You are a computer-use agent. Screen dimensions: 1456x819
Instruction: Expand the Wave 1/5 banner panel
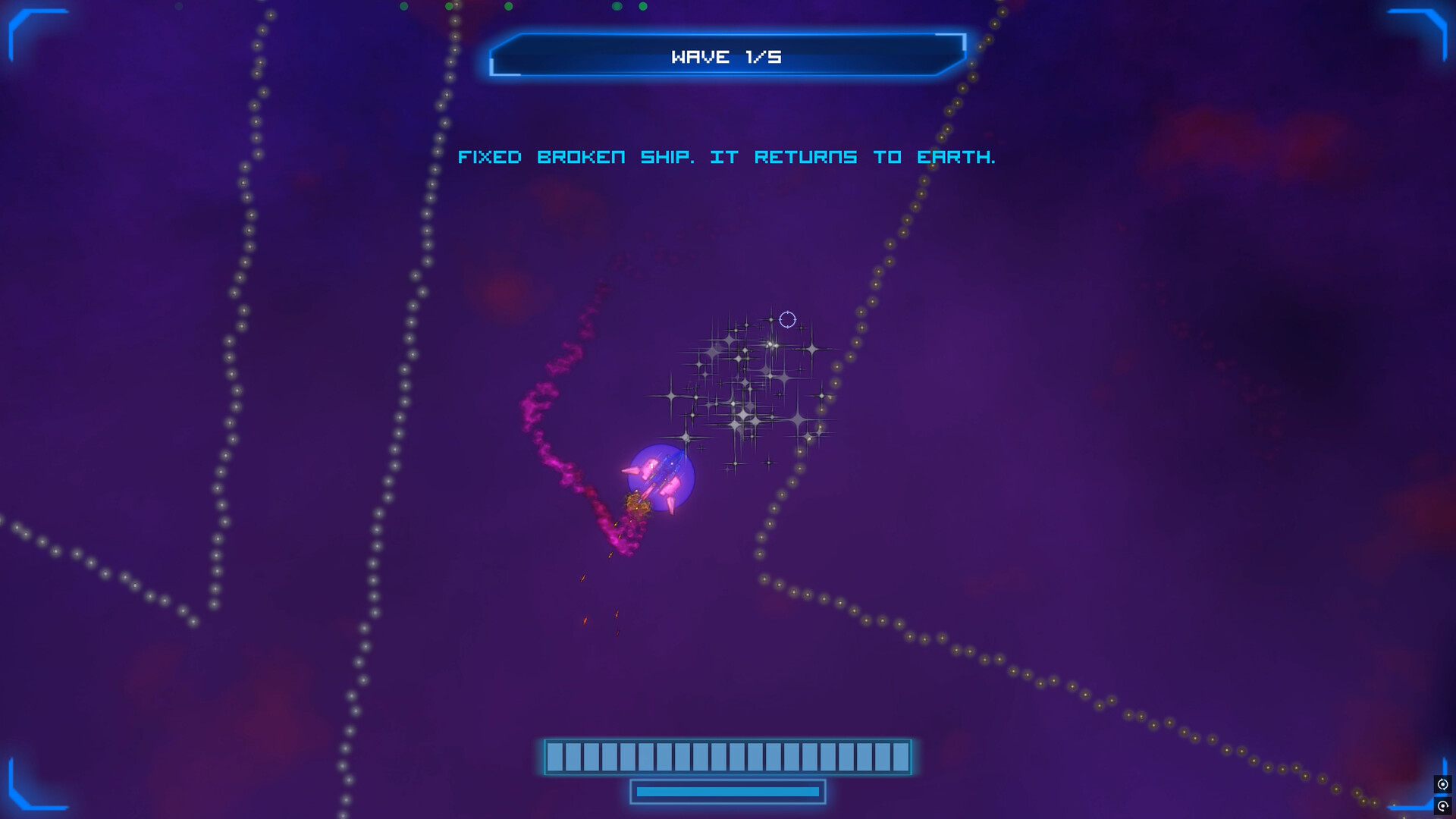pyautogui.click(x=728, y=55)
